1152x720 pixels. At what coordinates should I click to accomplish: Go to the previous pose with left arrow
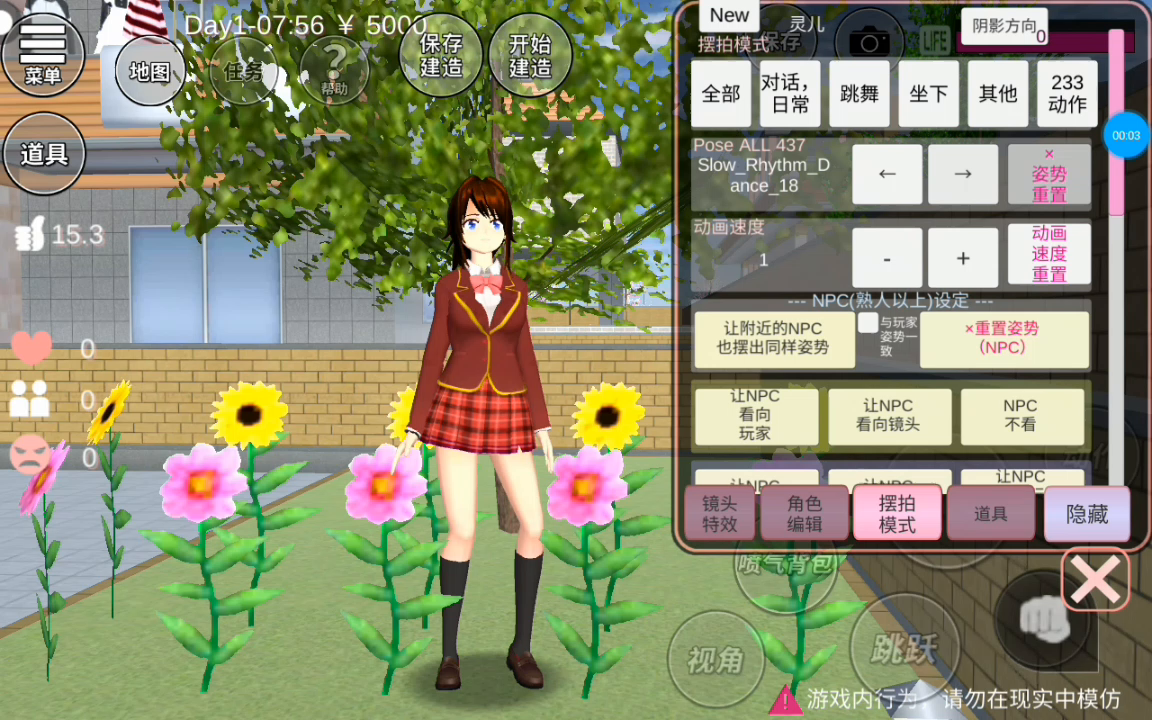886,174
